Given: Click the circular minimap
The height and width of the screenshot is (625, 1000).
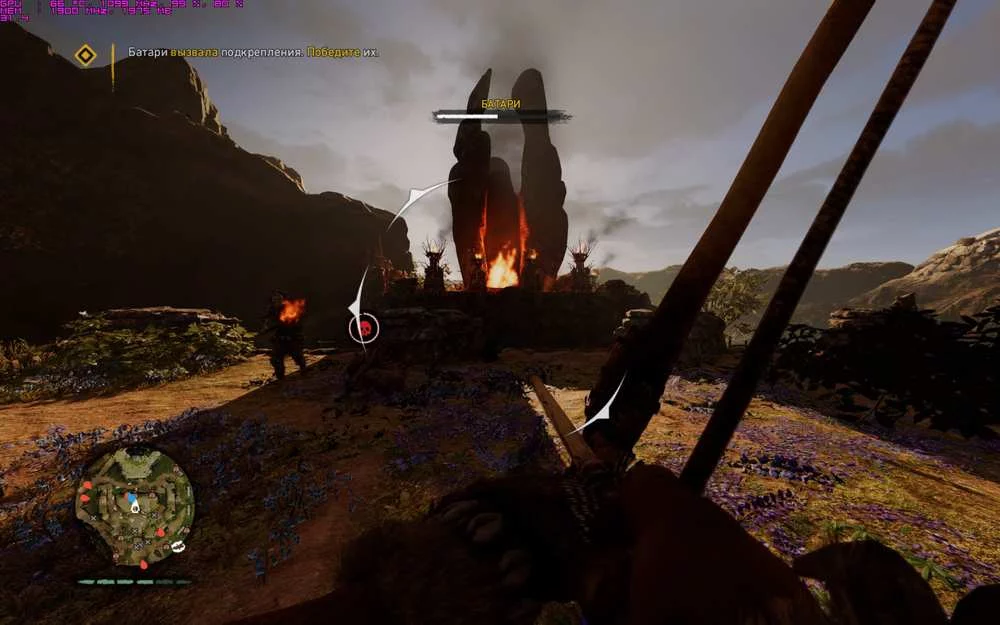Looking at the screenshot, I should [135, 506].
